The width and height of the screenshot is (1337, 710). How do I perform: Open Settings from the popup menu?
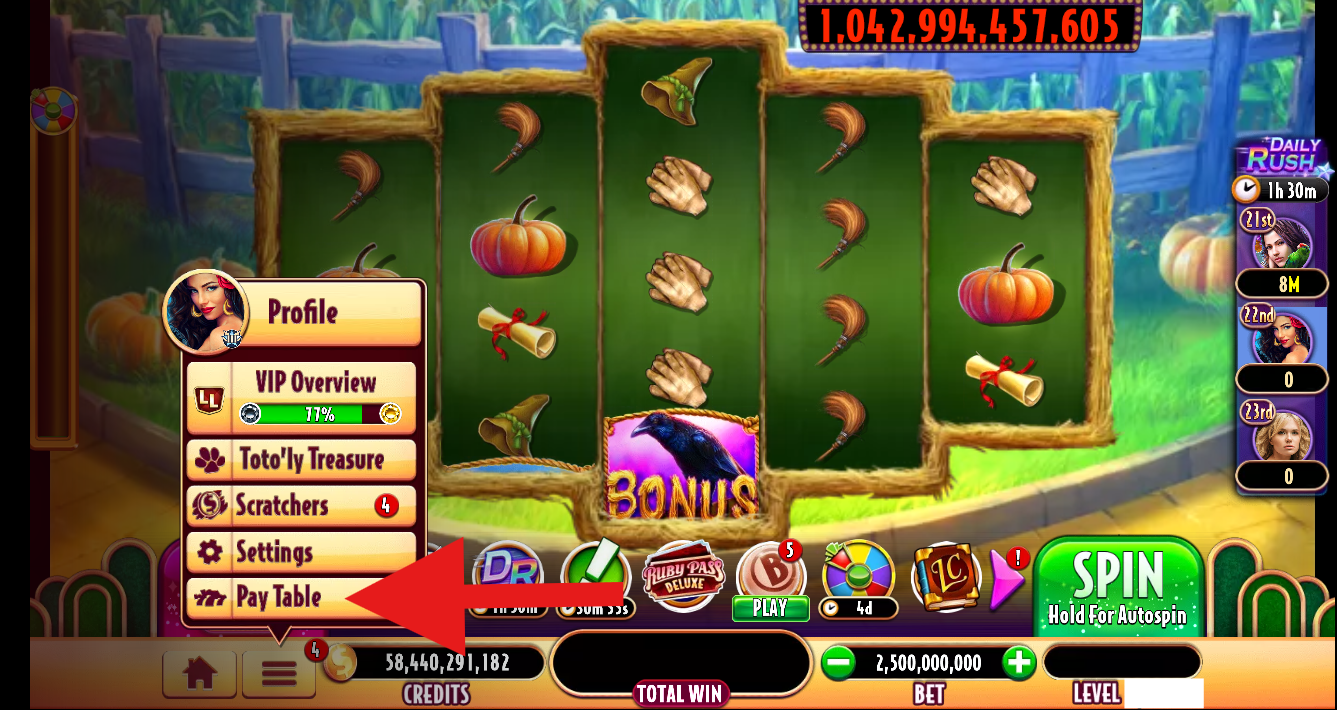click(x=301, y=551)
